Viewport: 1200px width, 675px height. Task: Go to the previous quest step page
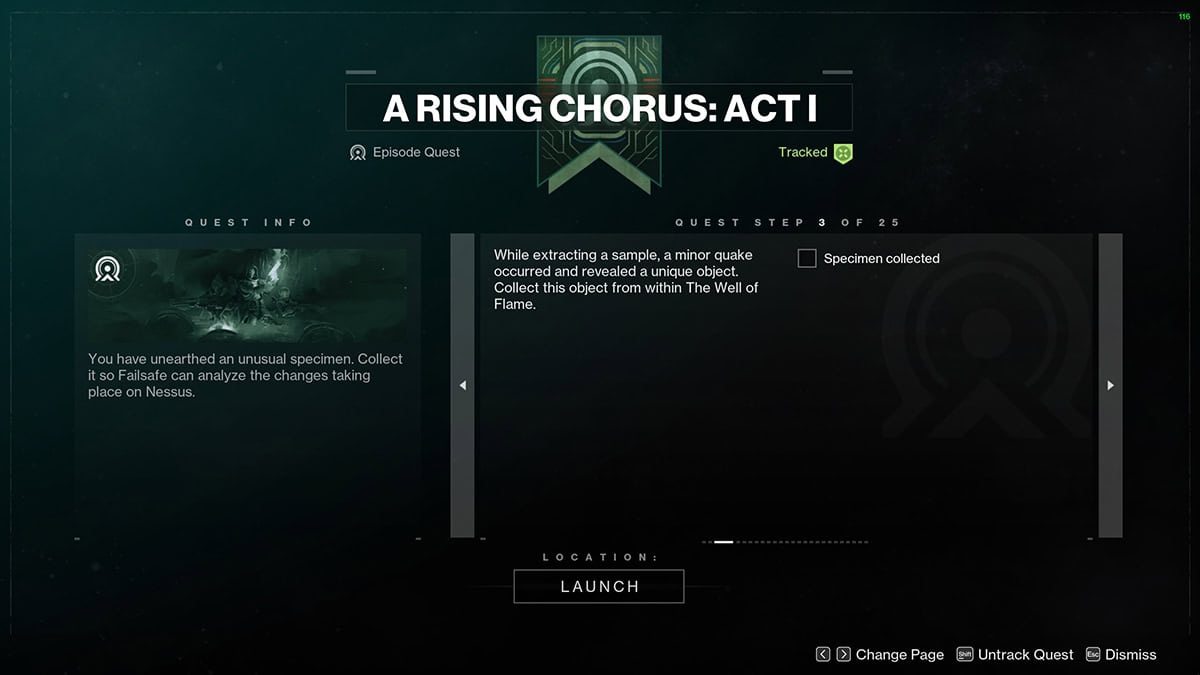pos(462,385)
